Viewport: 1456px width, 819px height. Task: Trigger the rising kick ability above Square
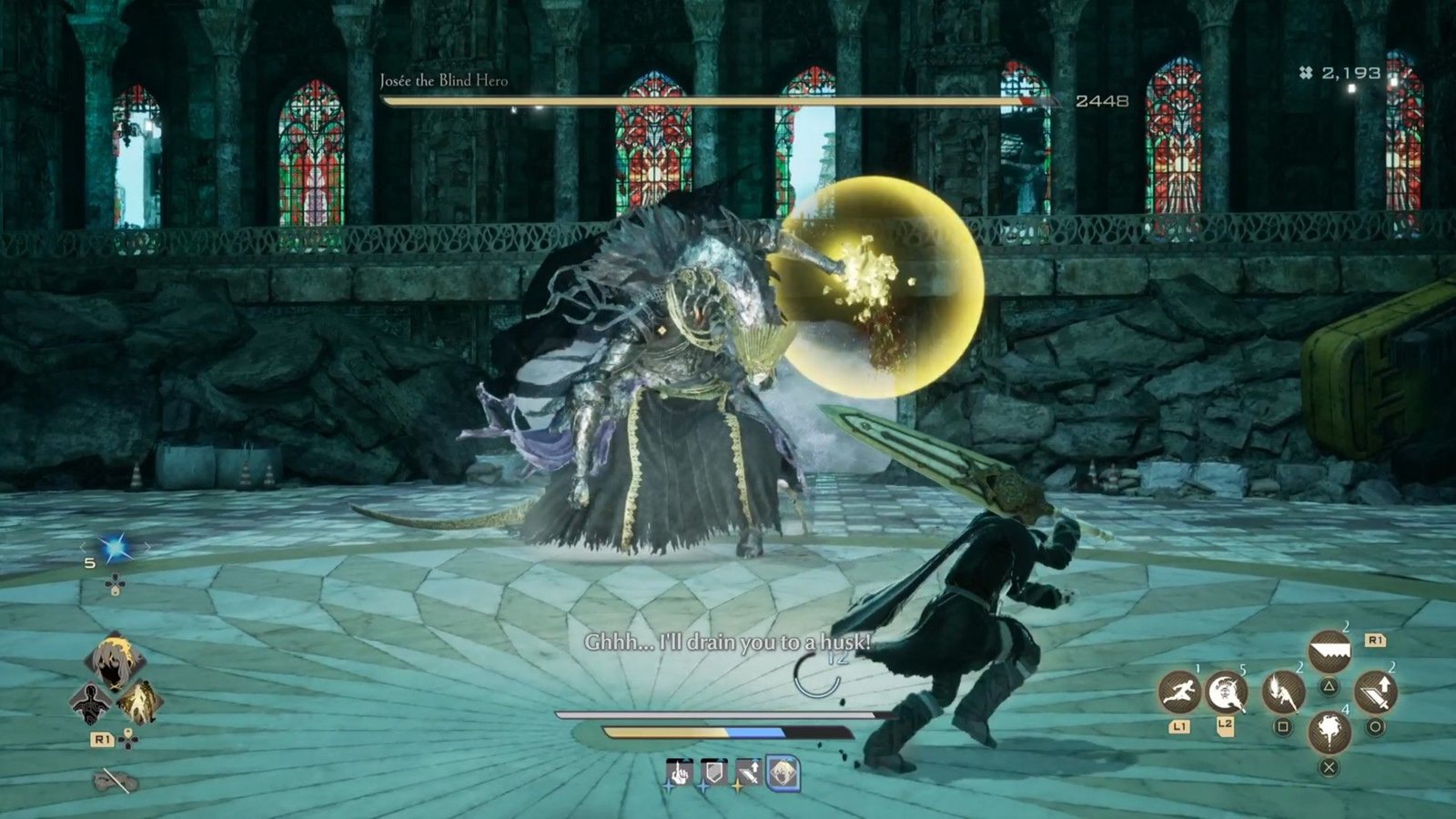[x=1282, y=693]
